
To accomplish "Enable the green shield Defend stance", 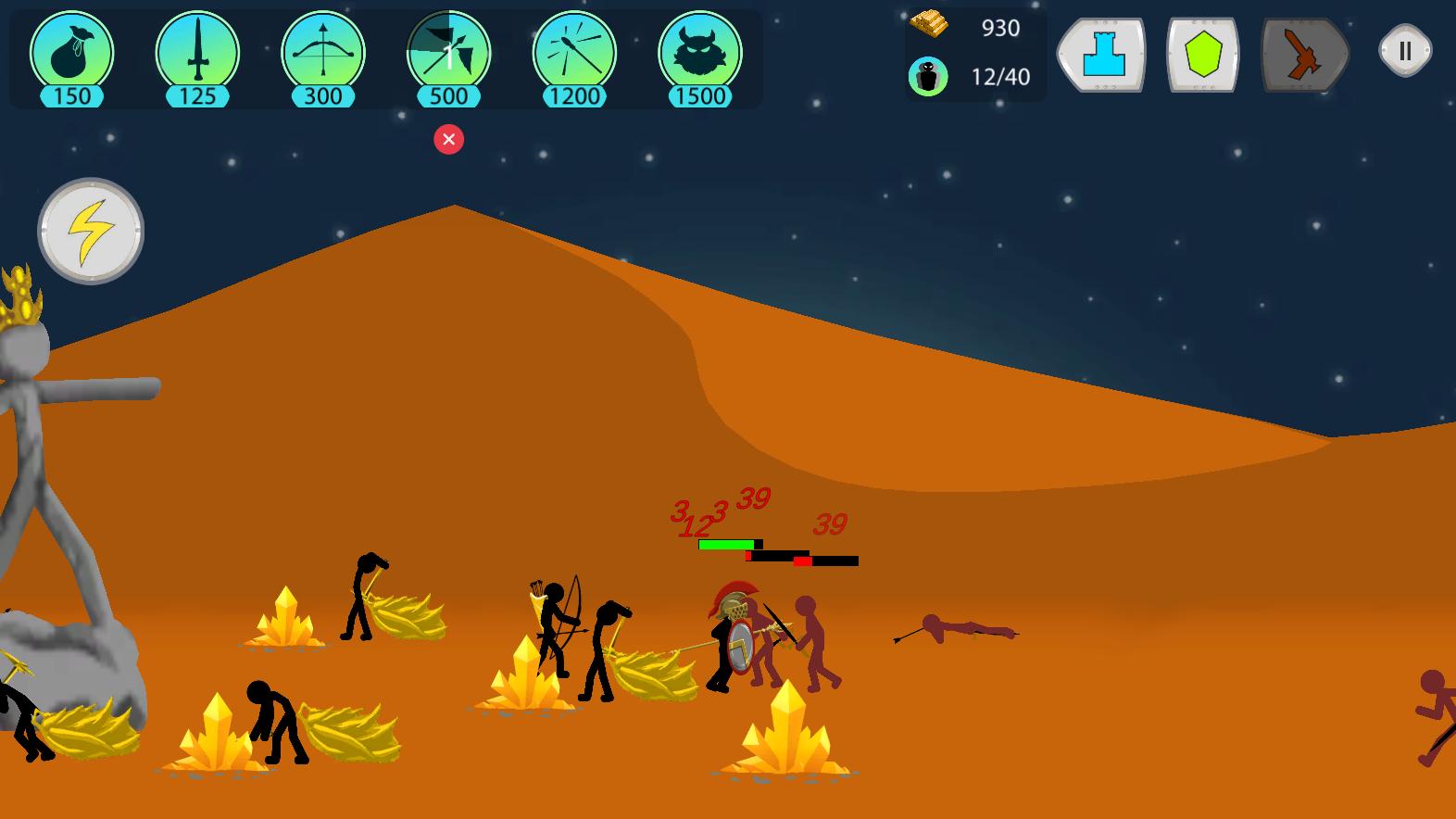I will click(1202, 54).
